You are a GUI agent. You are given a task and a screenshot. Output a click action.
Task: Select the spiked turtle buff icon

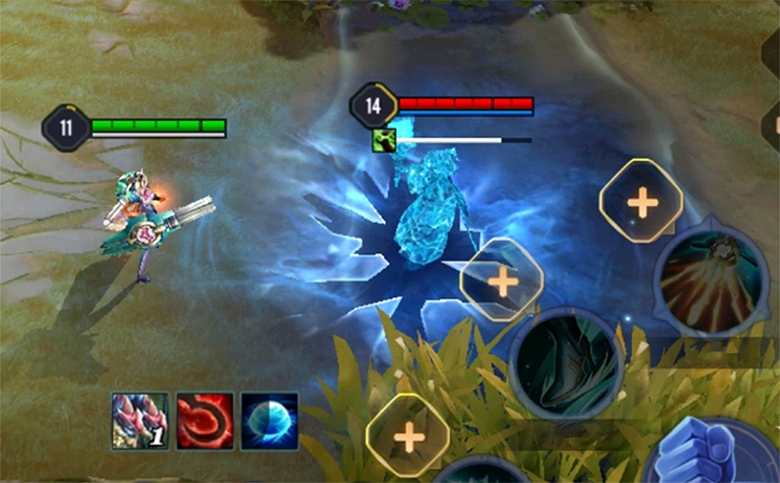tap(140, 420)
